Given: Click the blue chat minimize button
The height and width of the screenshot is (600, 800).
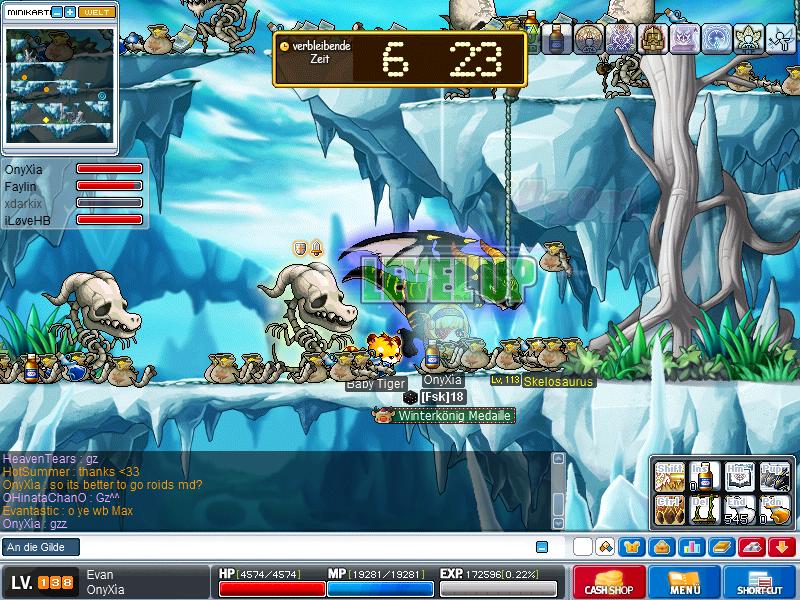Looking at the screenshot, I should [x=542, y=547].
